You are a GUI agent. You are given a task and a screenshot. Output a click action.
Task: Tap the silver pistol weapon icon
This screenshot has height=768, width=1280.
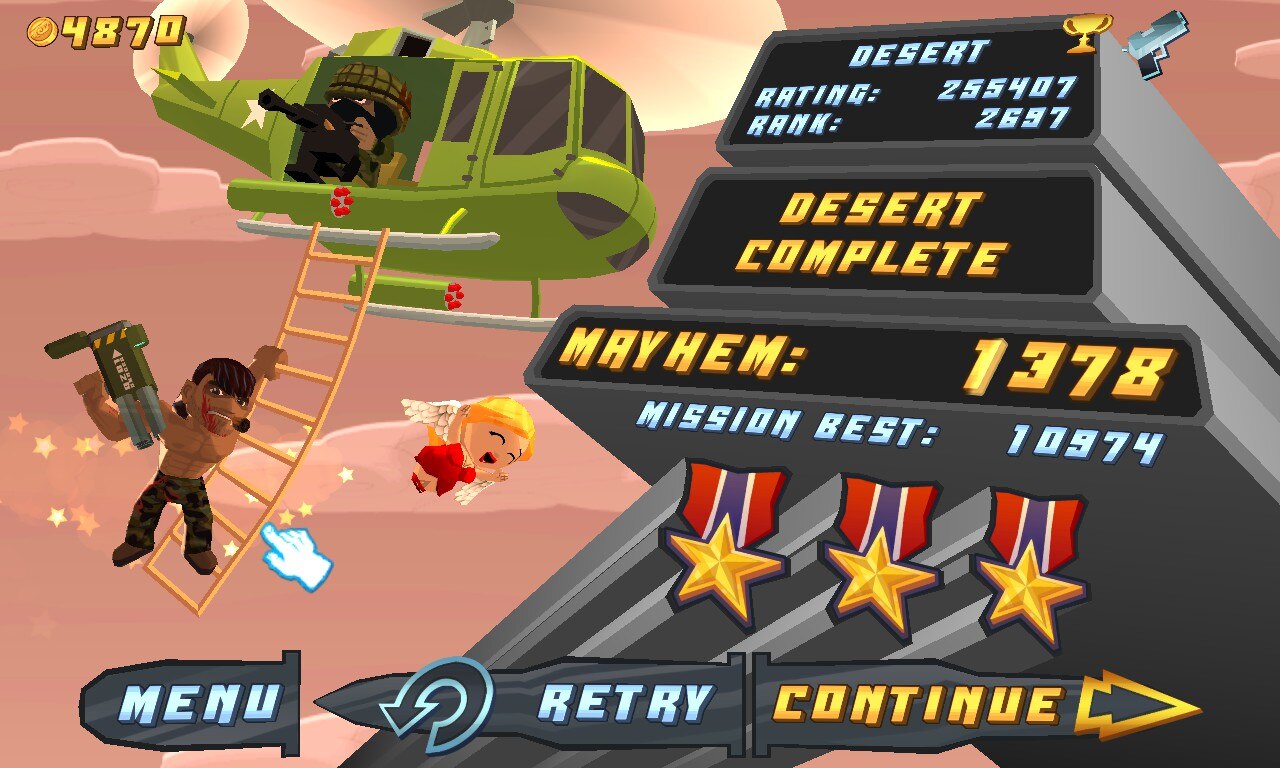coord(1158,40)
